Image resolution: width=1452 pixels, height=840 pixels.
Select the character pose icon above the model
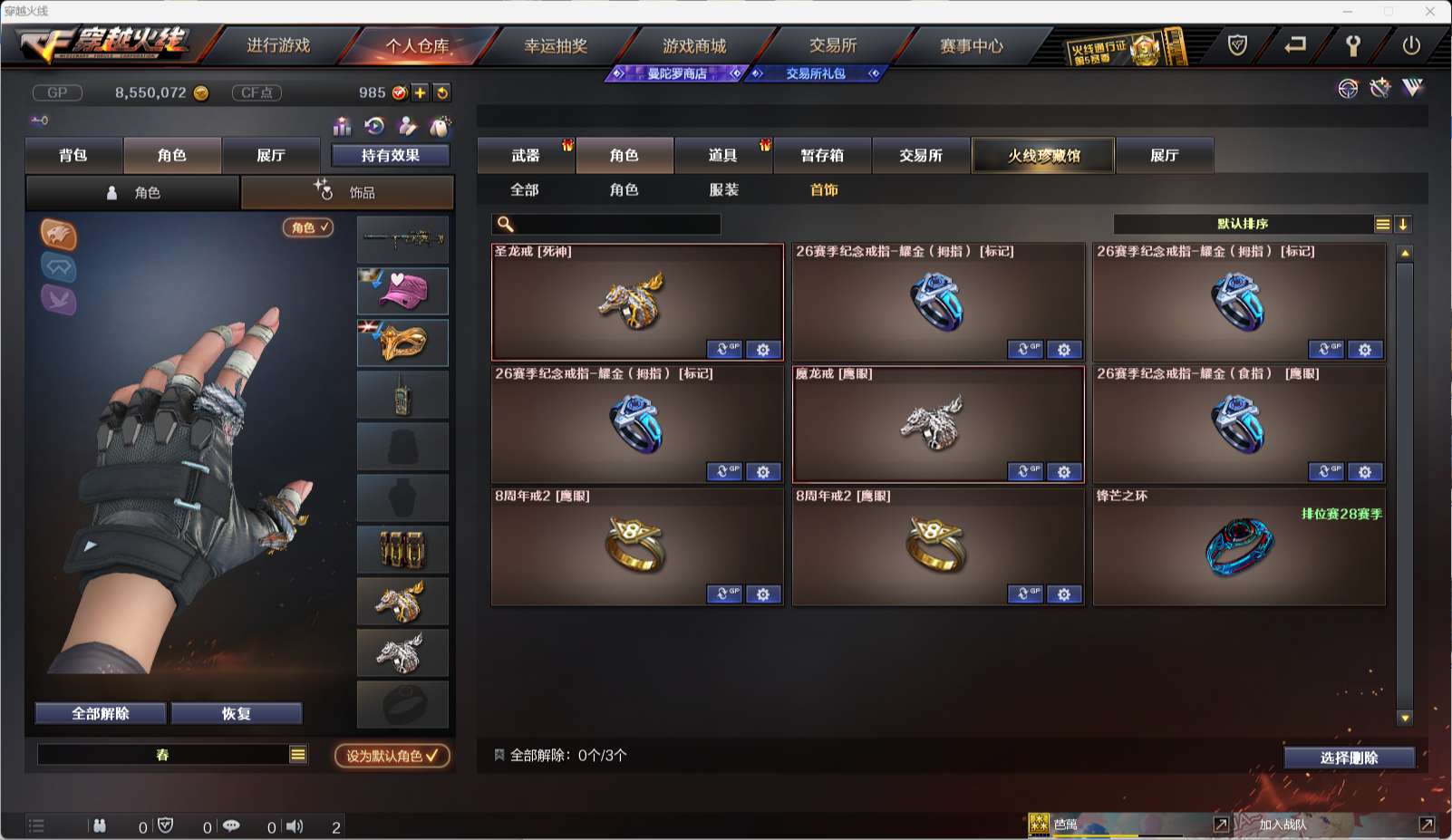406,127
